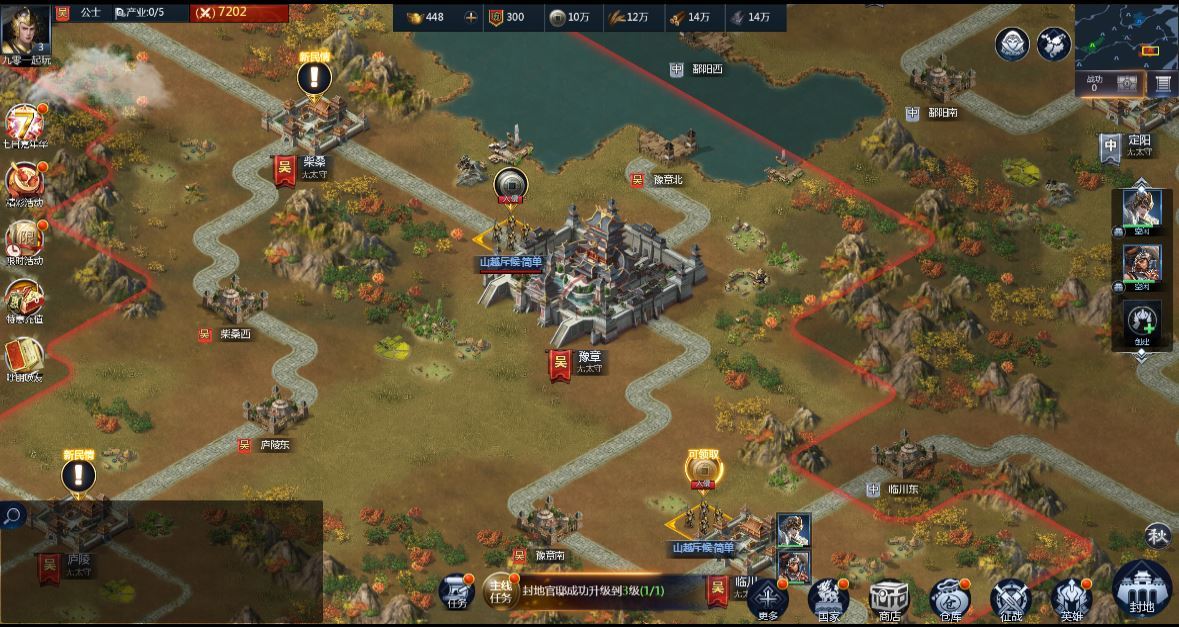Viewport: 1179px width, 627px height.
Task: Click the 可领取 claim bubble over the city
Action: (703, 468)
